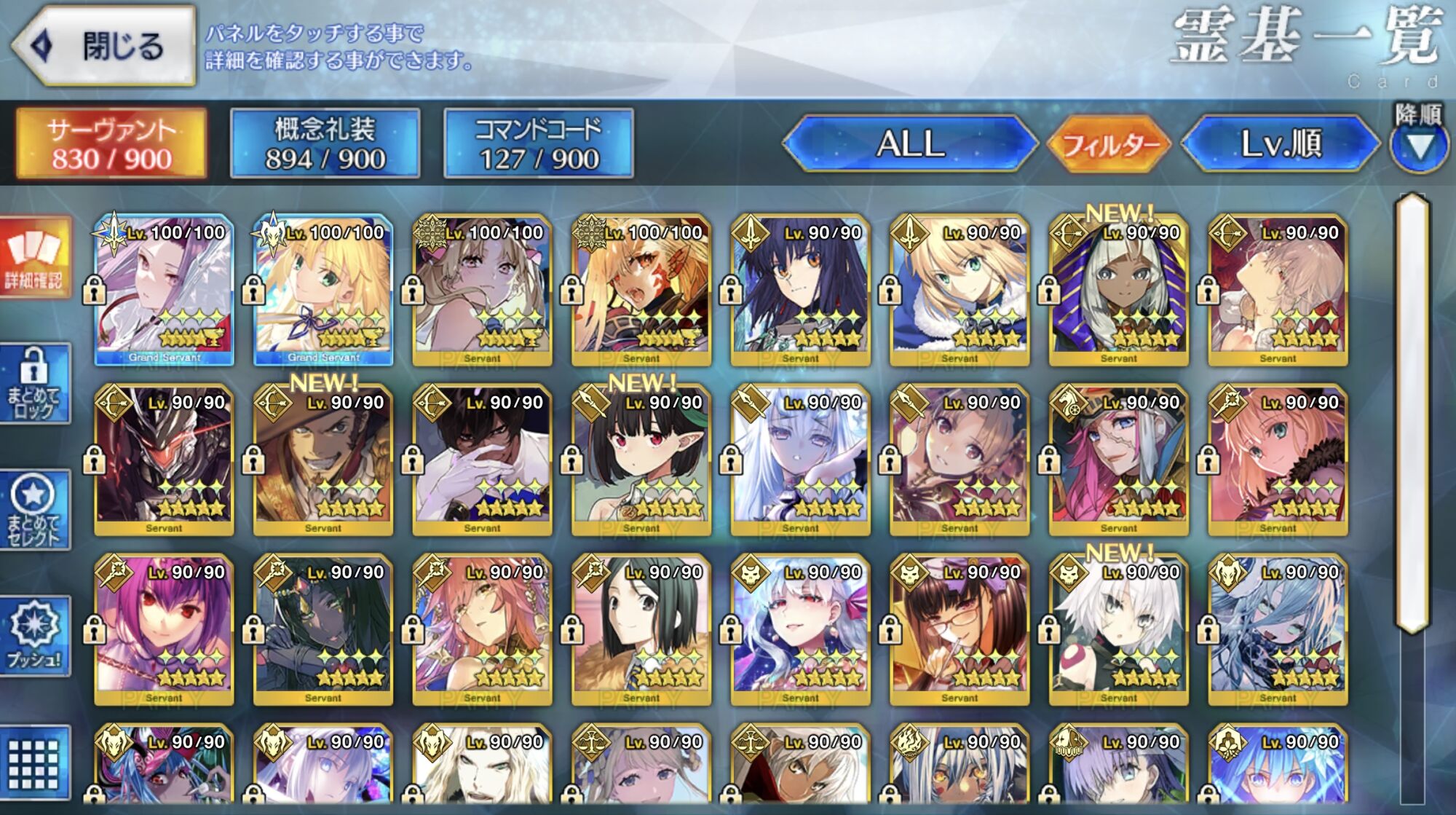Pick the first Grand Servant card with silver hair
Screen dimensions: 1456x815
coord(164,291)
